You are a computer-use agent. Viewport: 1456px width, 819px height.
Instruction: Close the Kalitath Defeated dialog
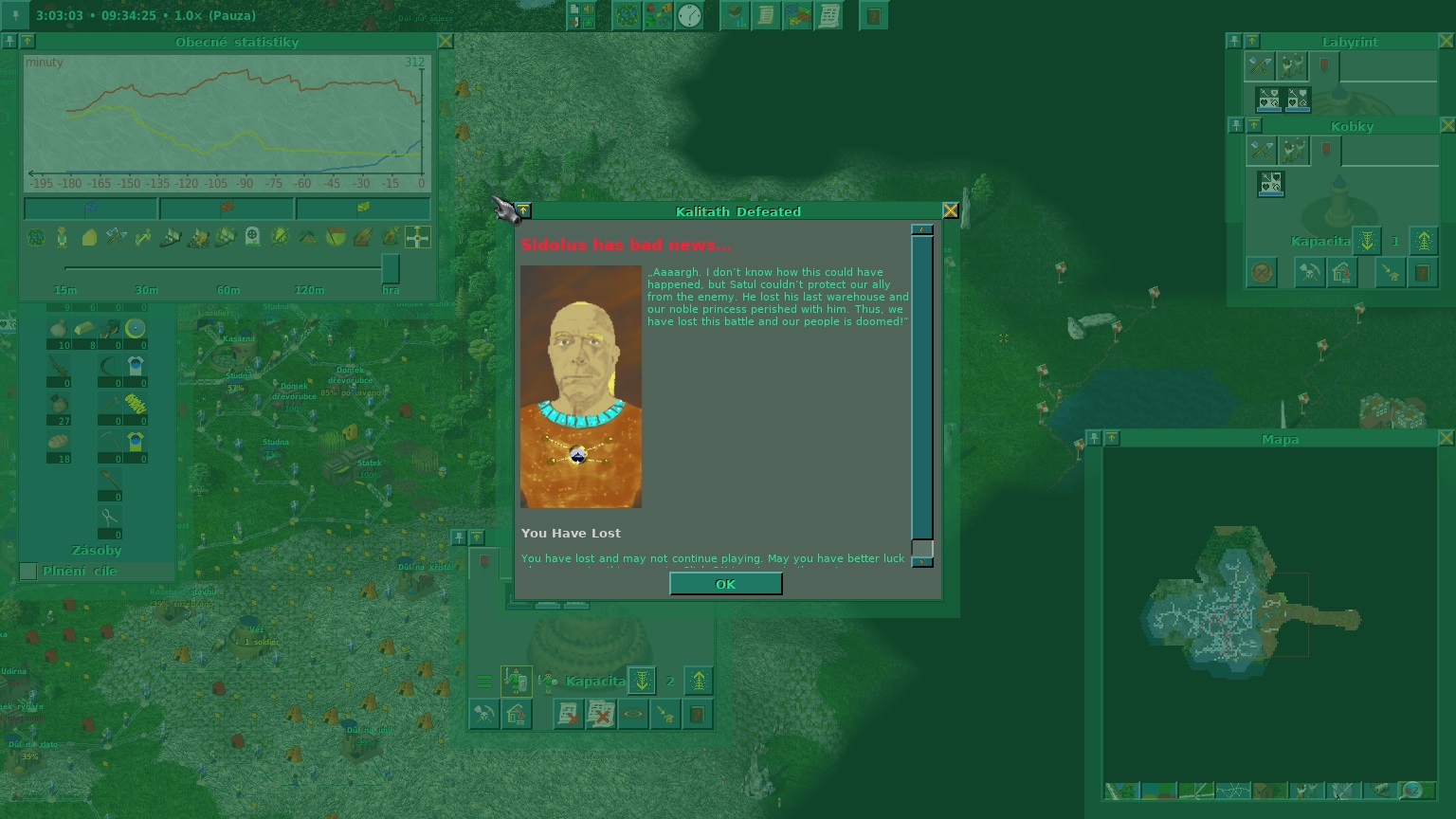950,210
